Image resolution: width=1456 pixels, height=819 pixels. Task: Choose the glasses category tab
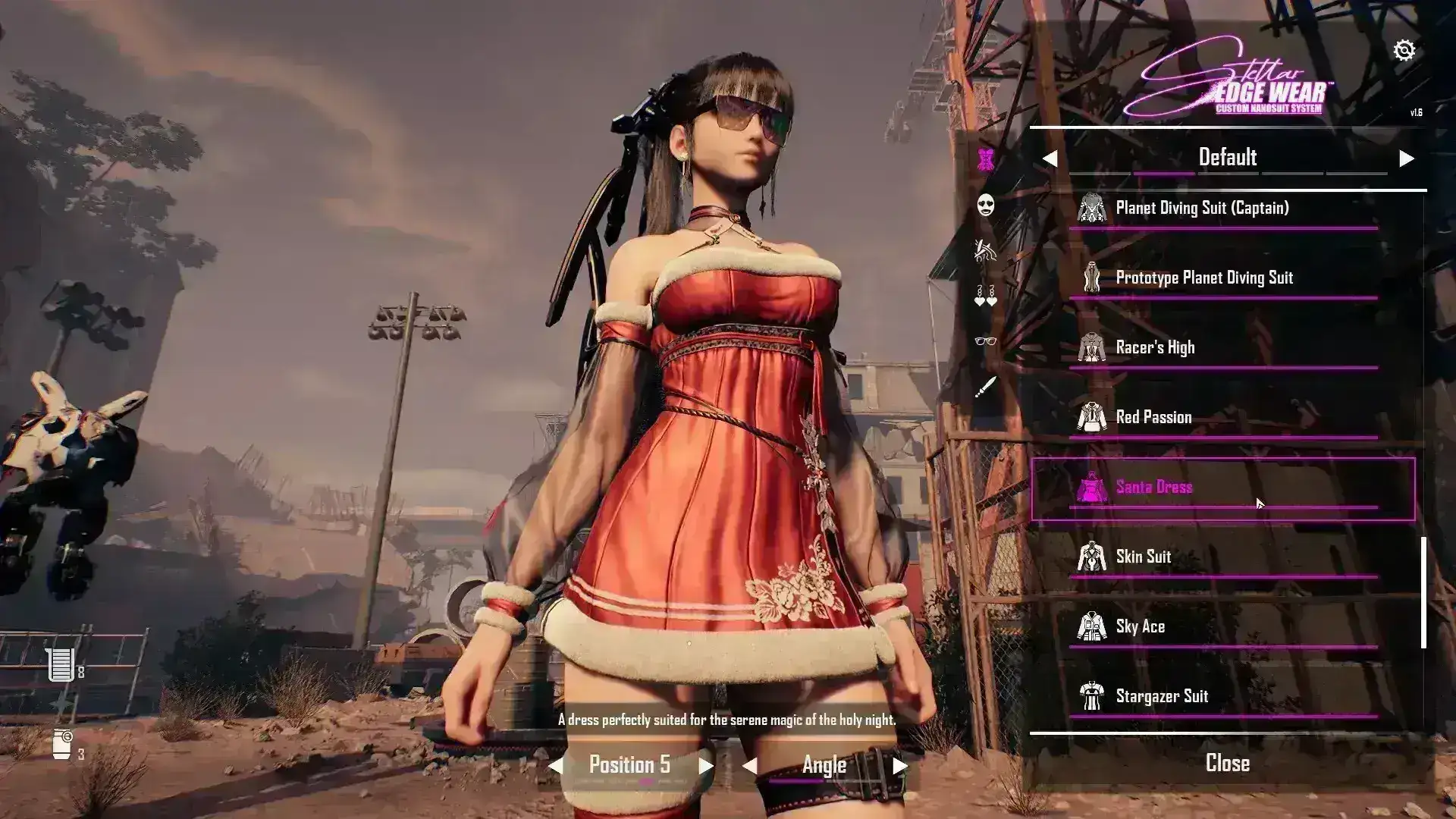pos(985,341)
